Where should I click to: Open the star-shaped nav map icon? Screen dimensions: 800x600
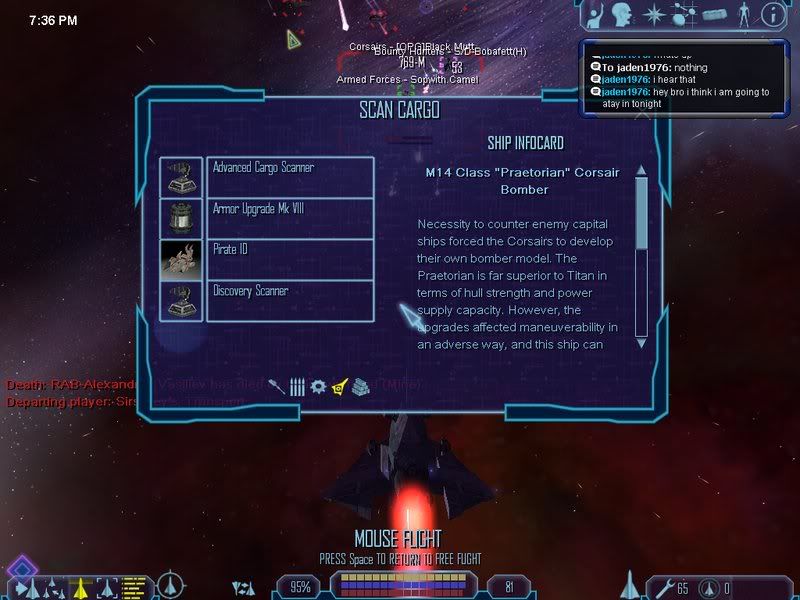point(655,15)
